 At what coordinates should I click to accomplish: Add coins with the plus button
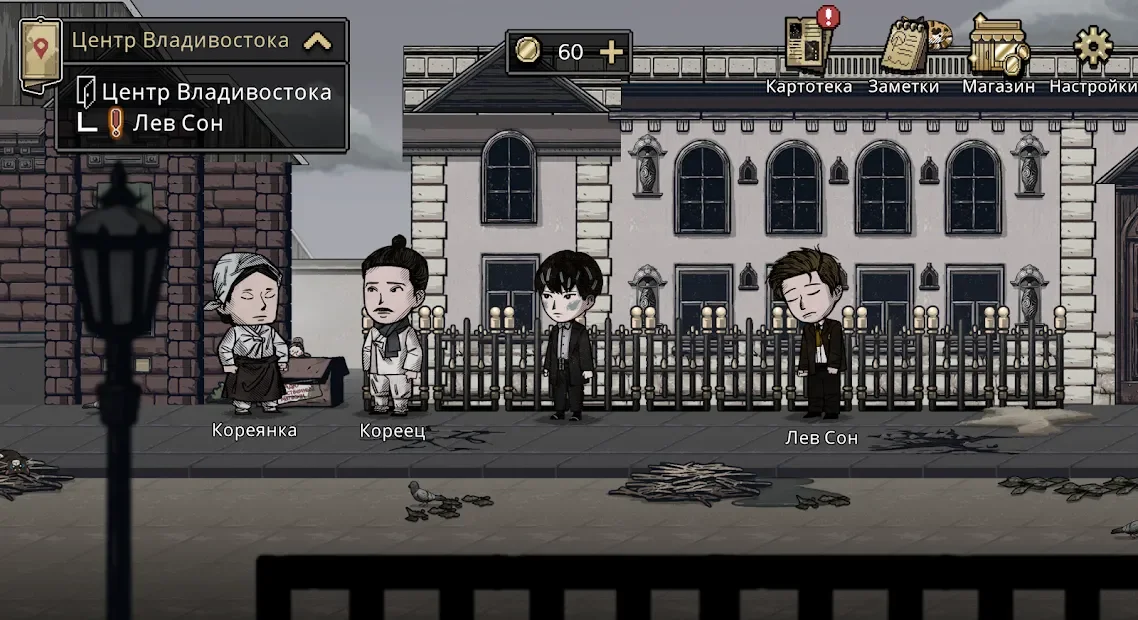pyautogui.click(x=610, y=52)
